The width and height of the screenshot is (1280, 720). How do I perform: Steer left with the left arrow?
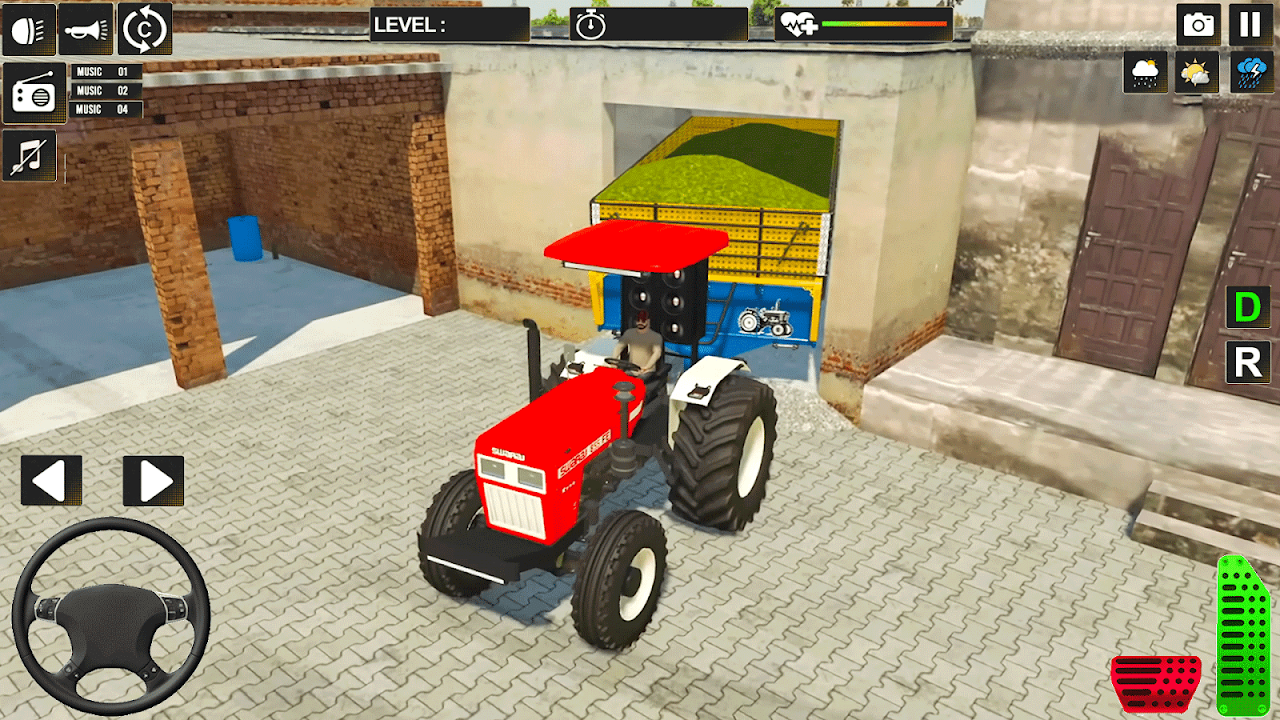(51, 481)
